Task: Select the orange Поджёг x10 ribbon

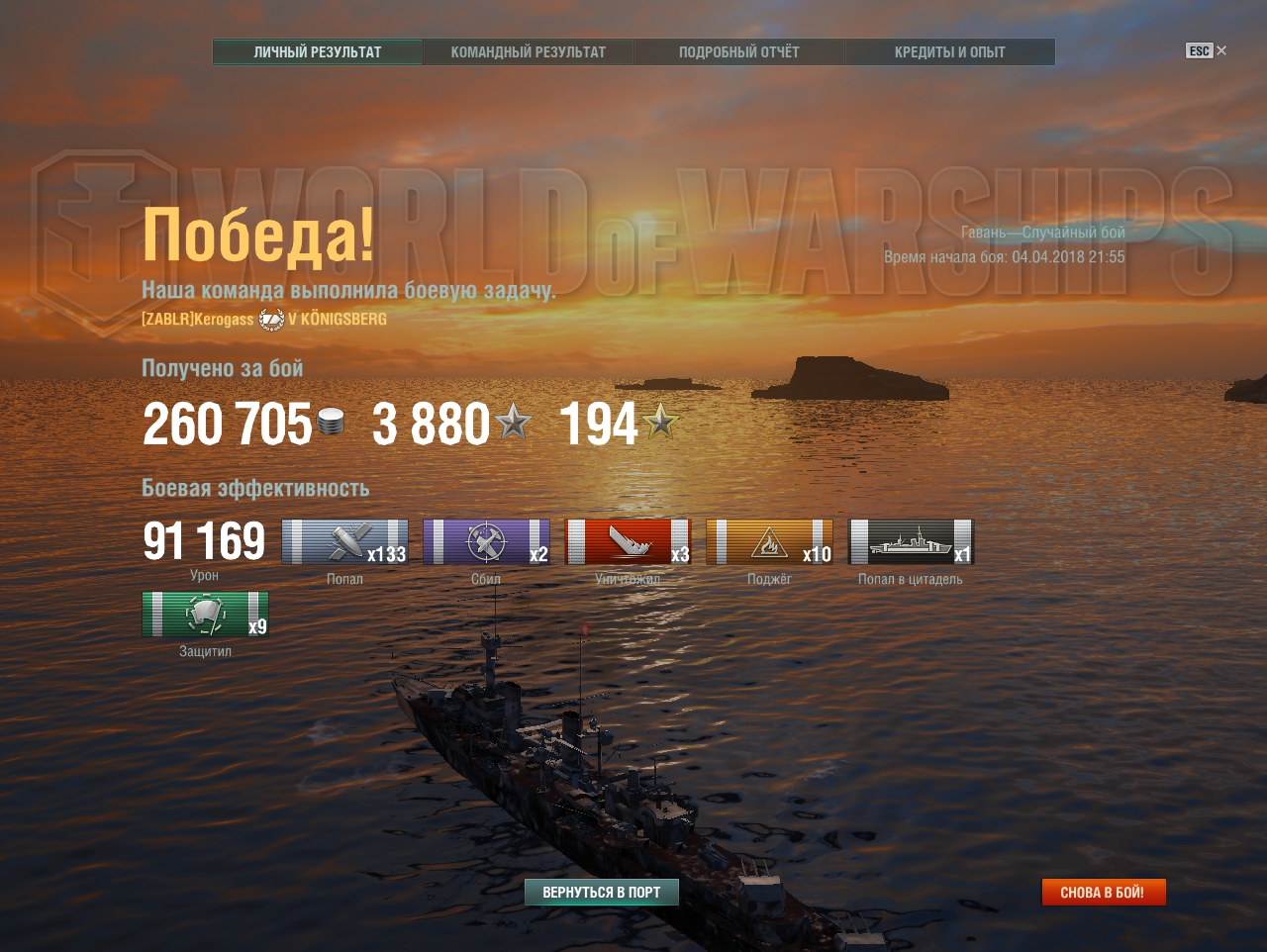Action: pyautogui.click(x=769, y=542)
